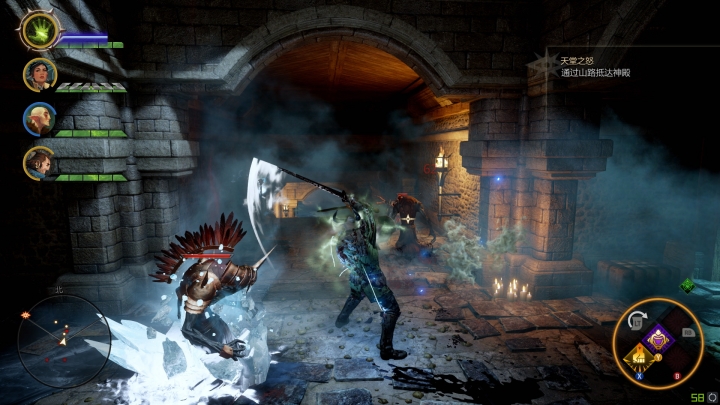Switch to the dark-haired woman party portrait
Image resolution: width=720 pixels, height=405 pixels.
[x=39, y=75]
